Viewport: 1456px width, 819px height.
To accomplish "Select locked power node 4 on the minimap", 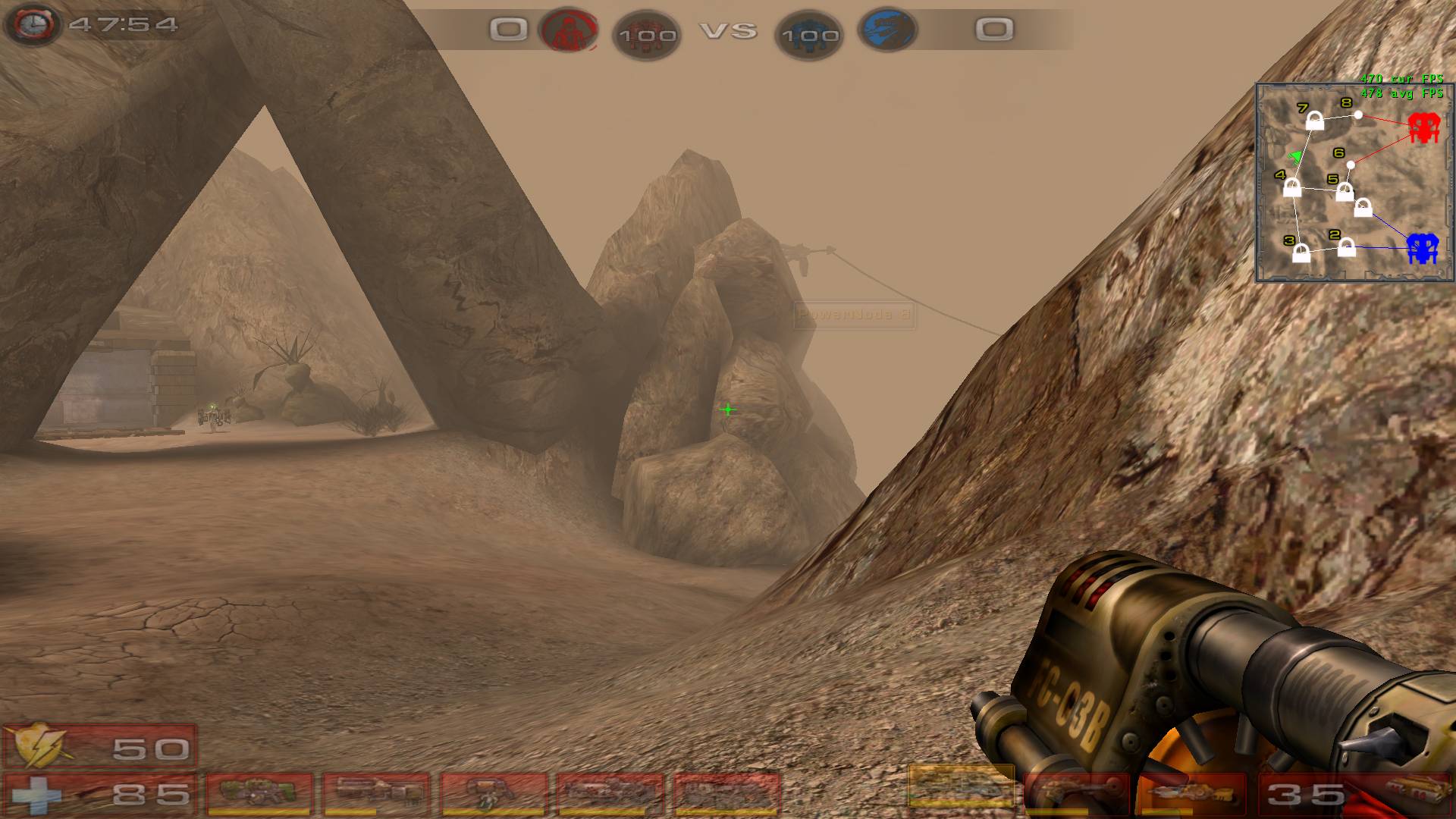I will [x=1292, y=187].
